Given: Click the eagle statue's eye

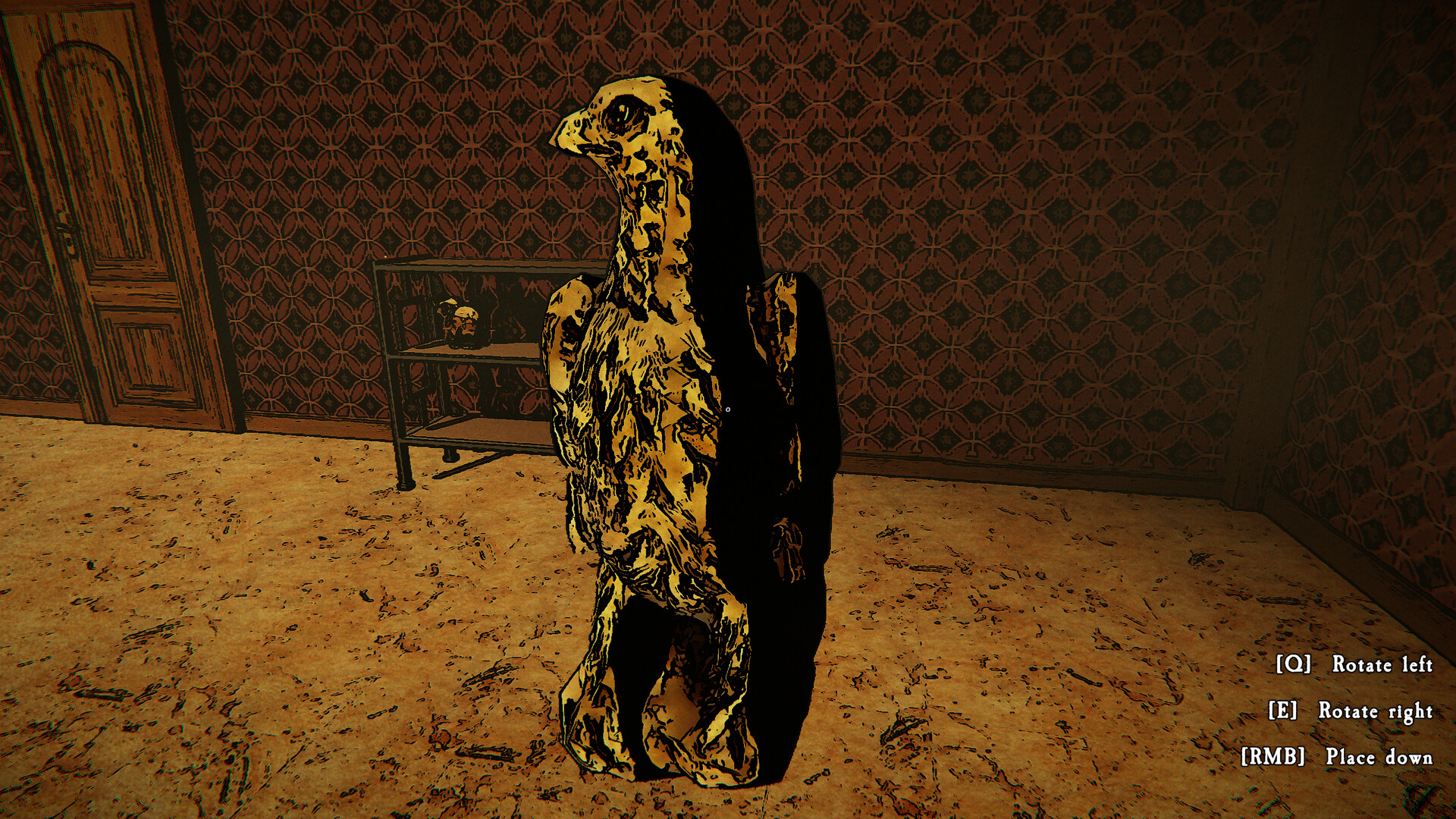Looking at the screenshot, I should pyautogui.click(x=623, y=115).
